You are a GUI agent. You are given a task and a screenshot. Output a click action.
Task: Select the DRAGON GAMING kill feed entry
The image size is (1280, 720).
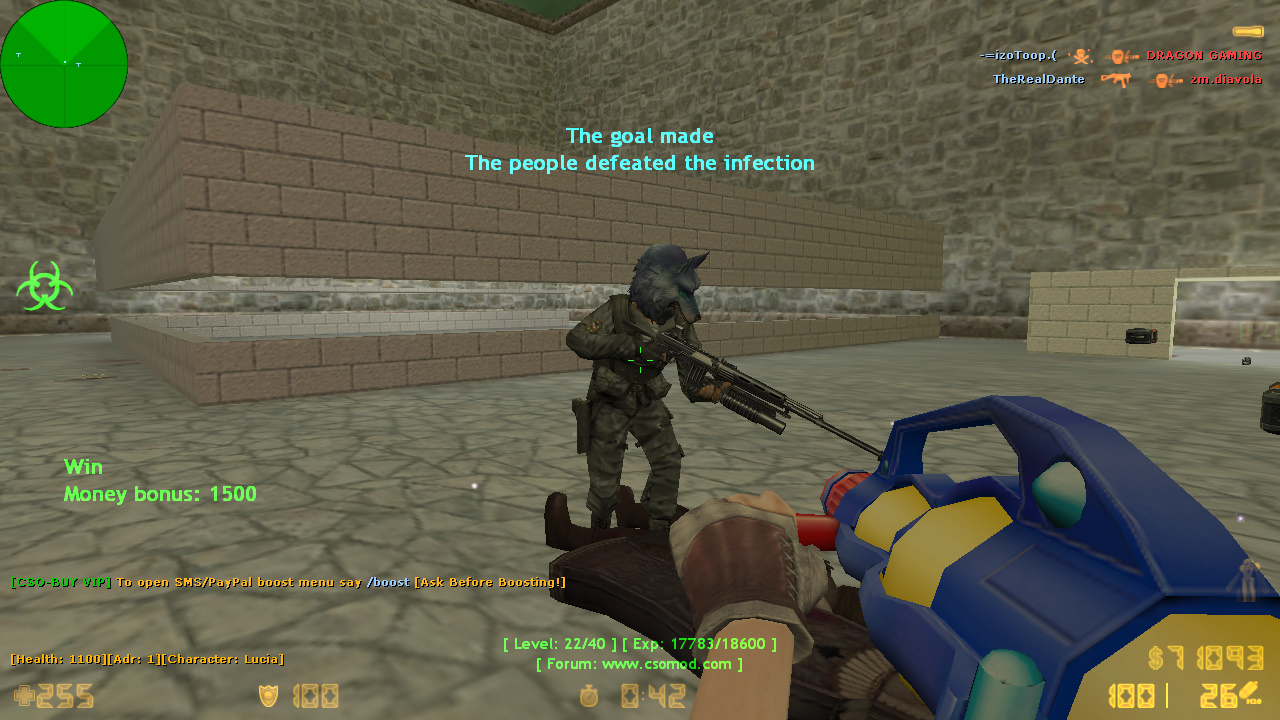coord(1203,55)
